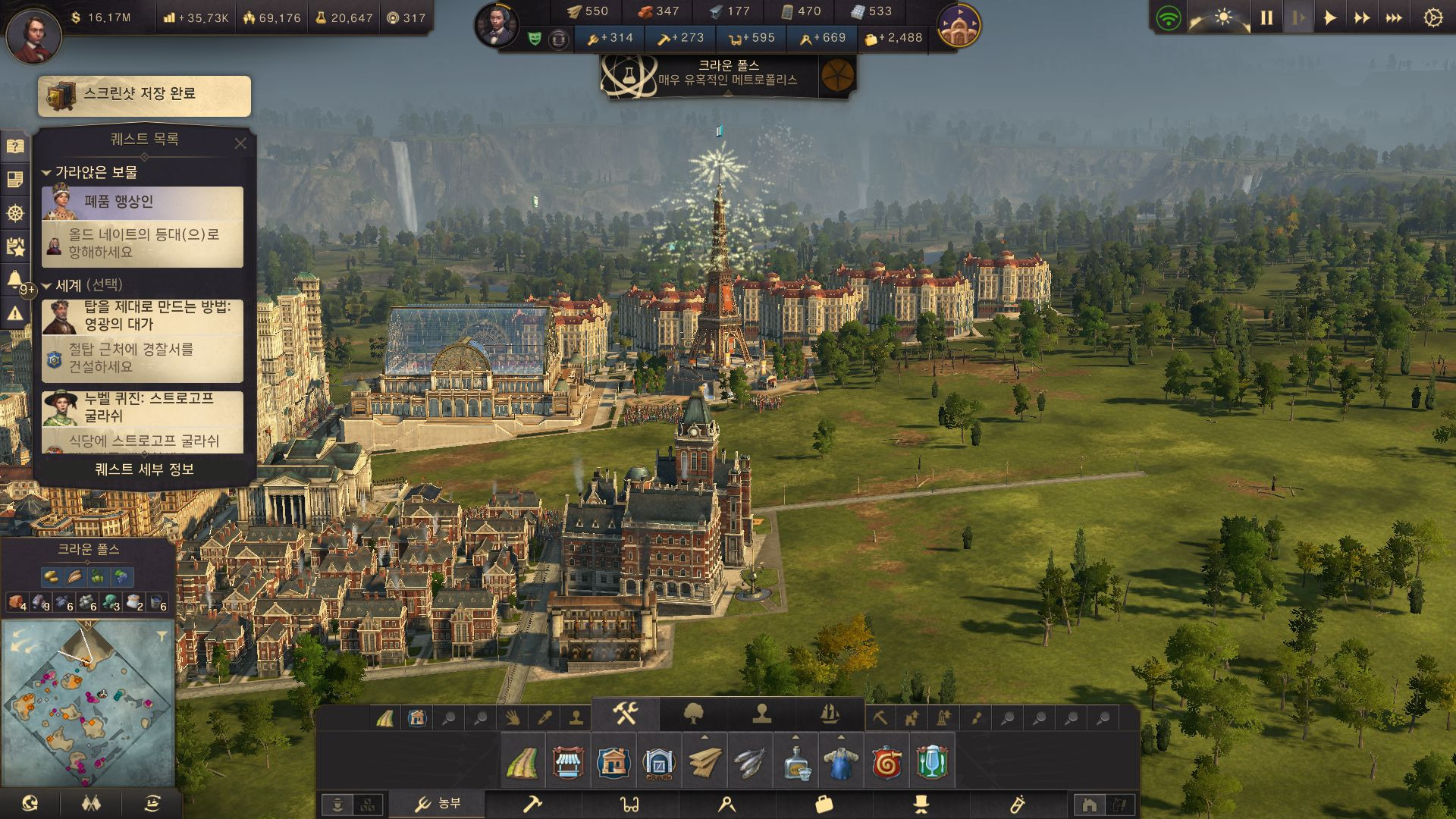Image resolution: width=1456 pixels, height=819 pixels.
Task: Set the game to triple fast-forward speed
Action: click(x=1394, y=18)
